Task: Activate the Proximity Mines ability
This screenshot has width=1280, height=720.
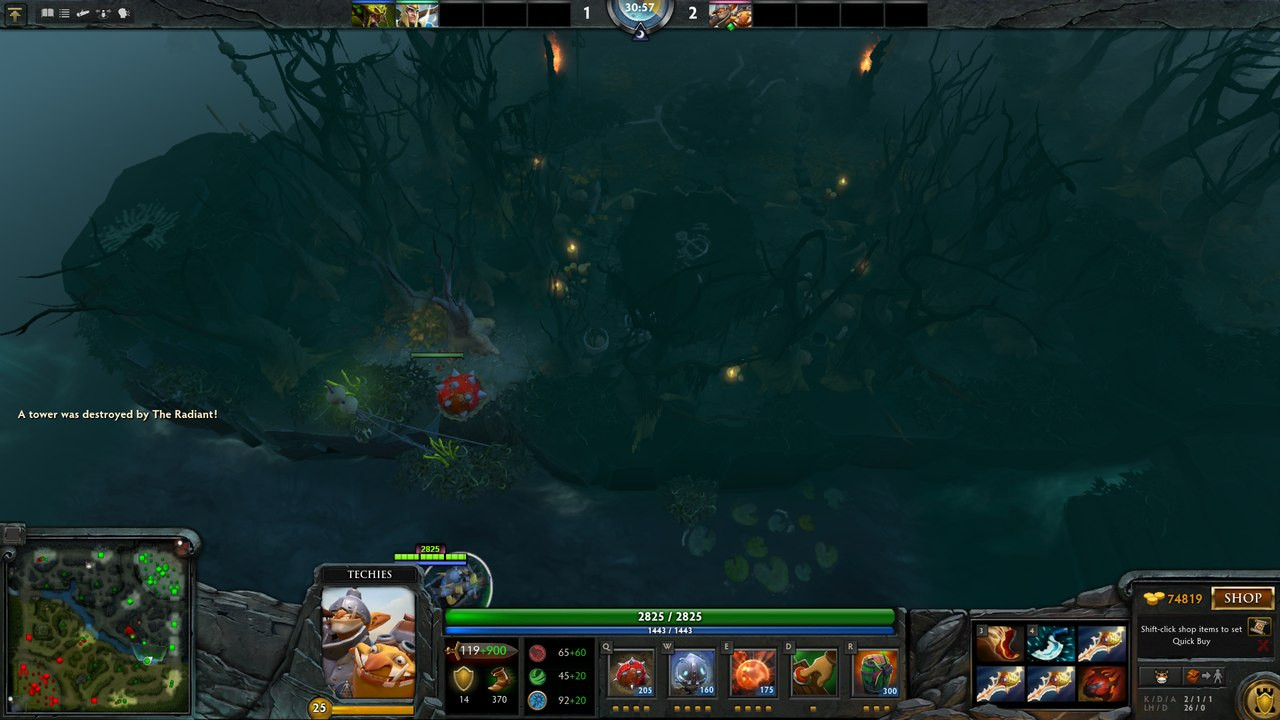Action: pos(630,673)
